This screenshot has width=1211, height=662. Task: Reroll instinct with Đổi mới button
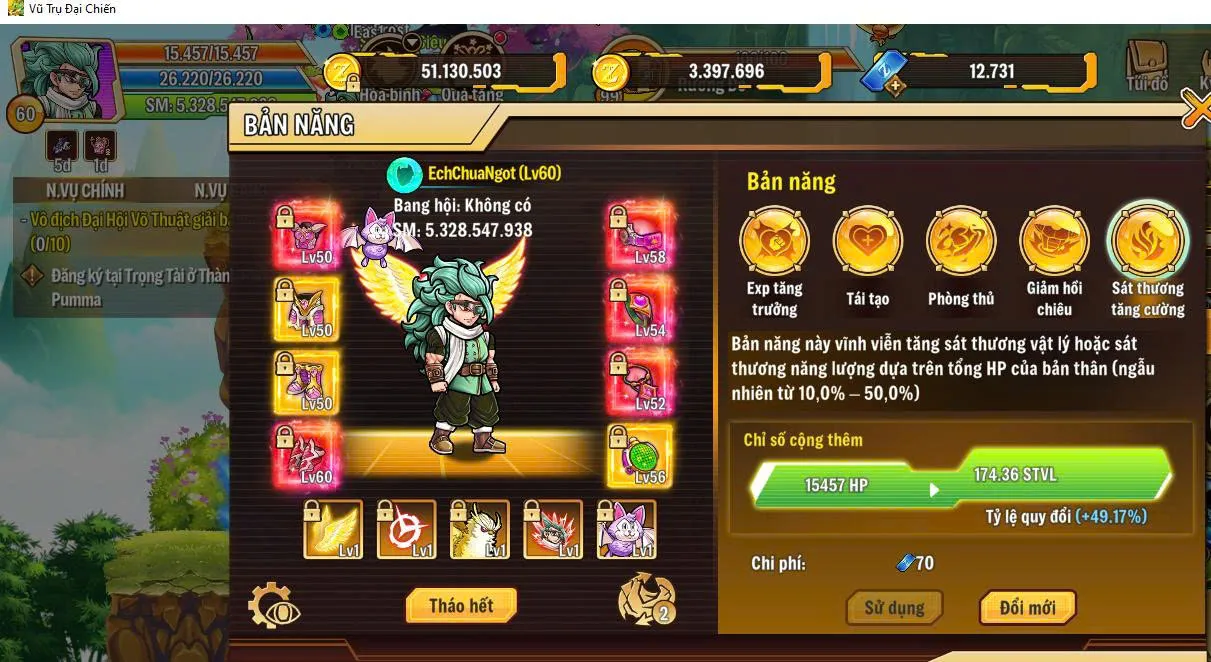(1026, 607)
